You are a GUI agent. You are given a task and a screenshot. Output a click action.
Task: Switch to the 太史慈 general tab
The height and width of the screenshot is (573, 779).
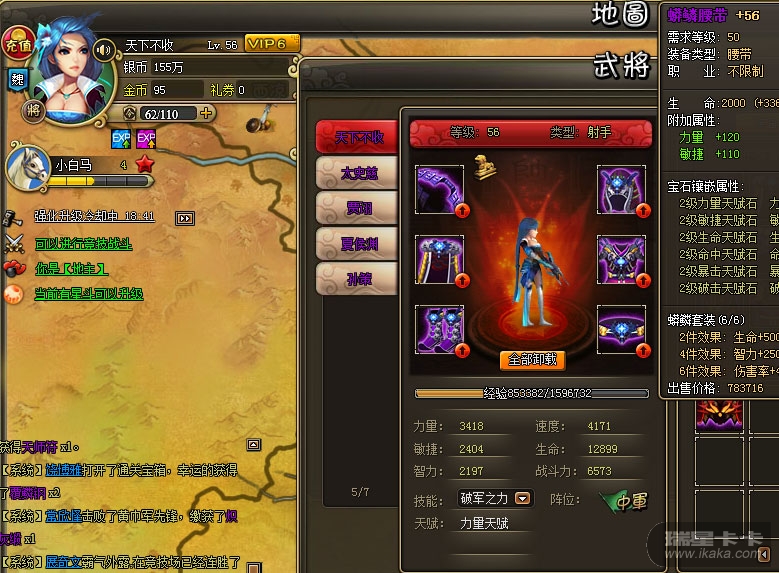coord(358,173)
